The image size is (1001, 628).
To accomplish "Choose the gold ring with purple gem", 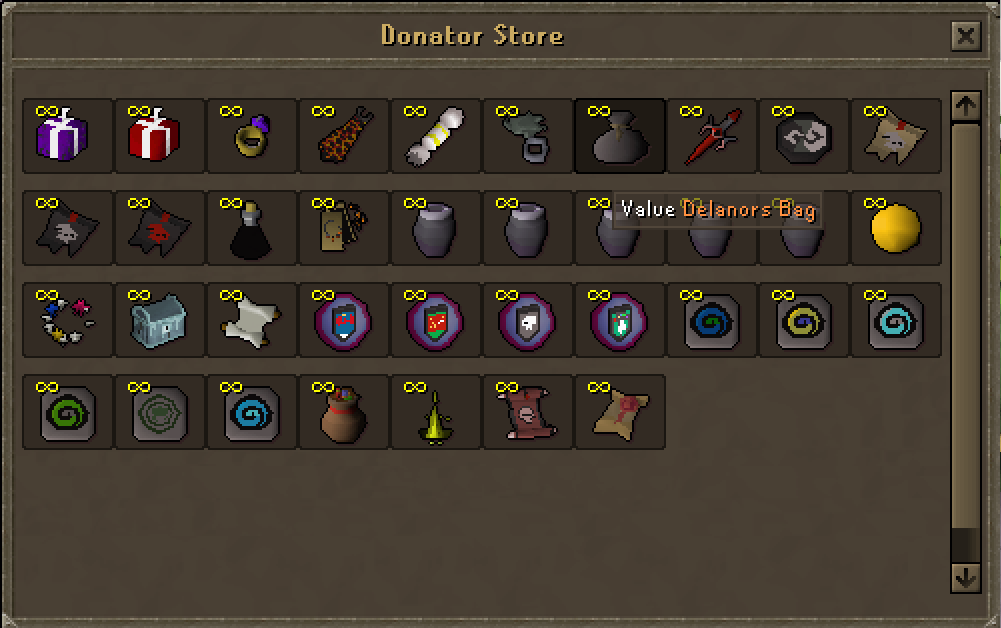I will click(246, 137).
